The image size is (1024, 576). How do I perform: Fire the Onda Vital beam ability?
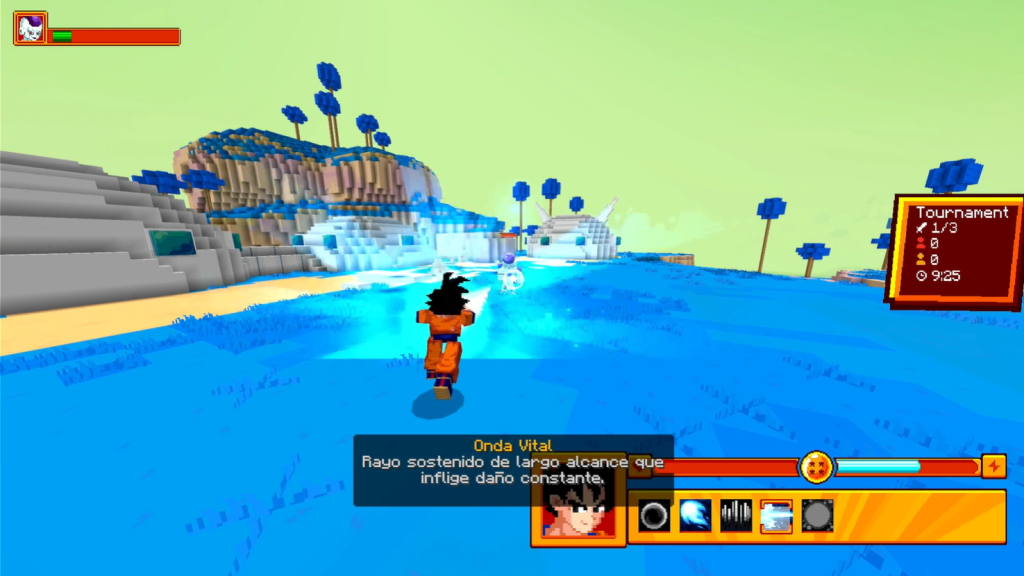click(x=776, y=516)
